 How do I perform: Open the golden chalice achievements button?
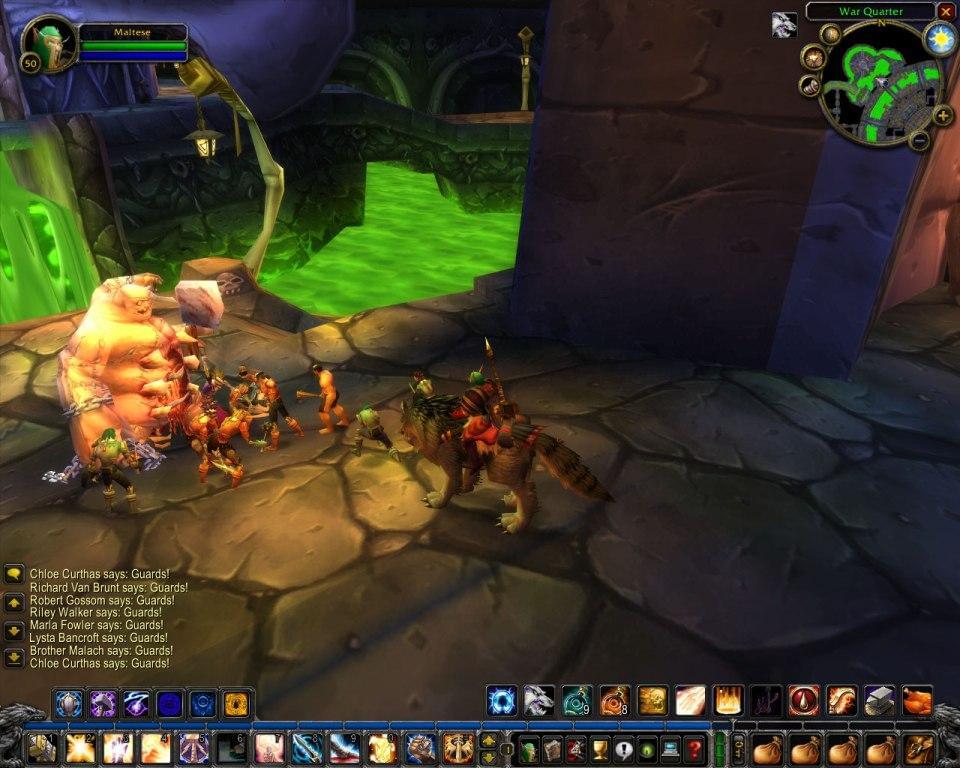coord(599,749)
